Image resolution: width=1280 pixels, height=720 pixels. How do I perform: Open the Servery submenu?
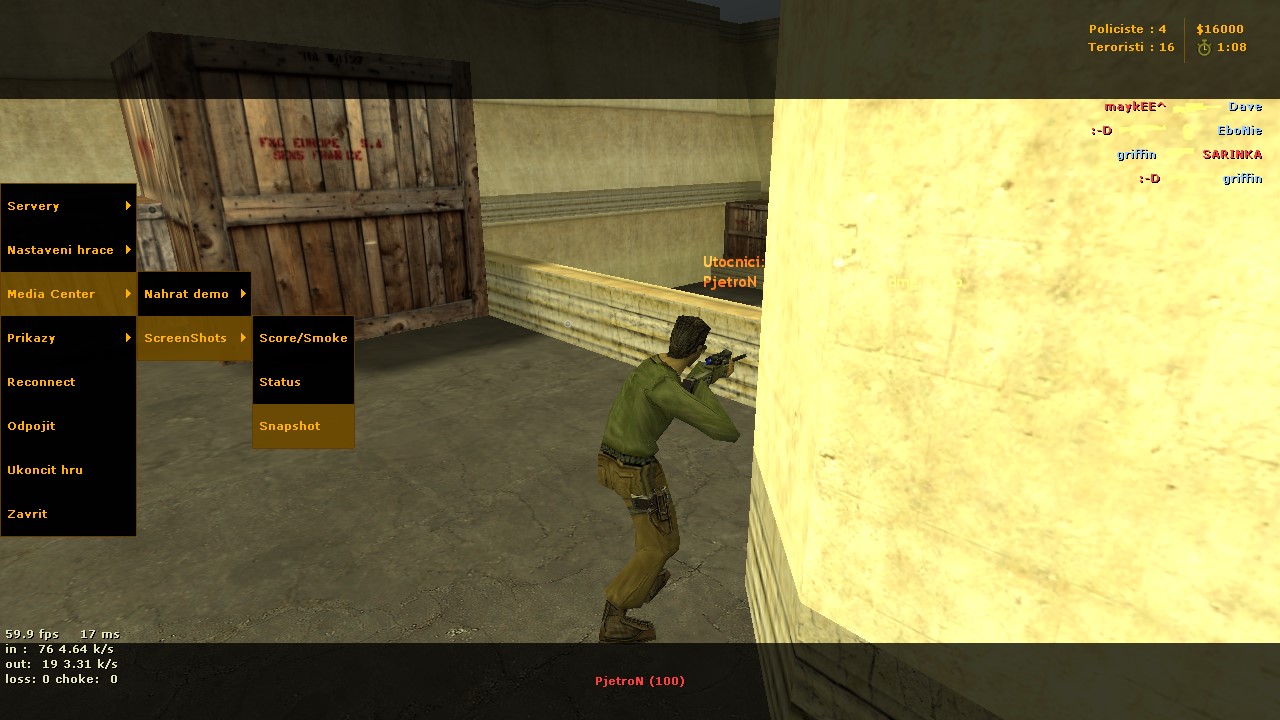(x=68, y=206)
